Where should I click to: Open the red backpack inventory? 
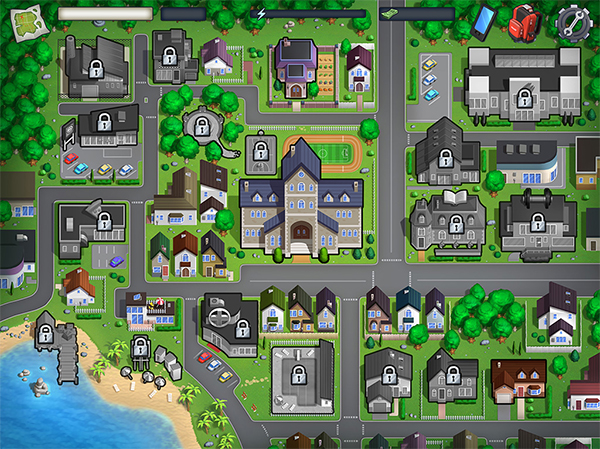coord(524,19)
